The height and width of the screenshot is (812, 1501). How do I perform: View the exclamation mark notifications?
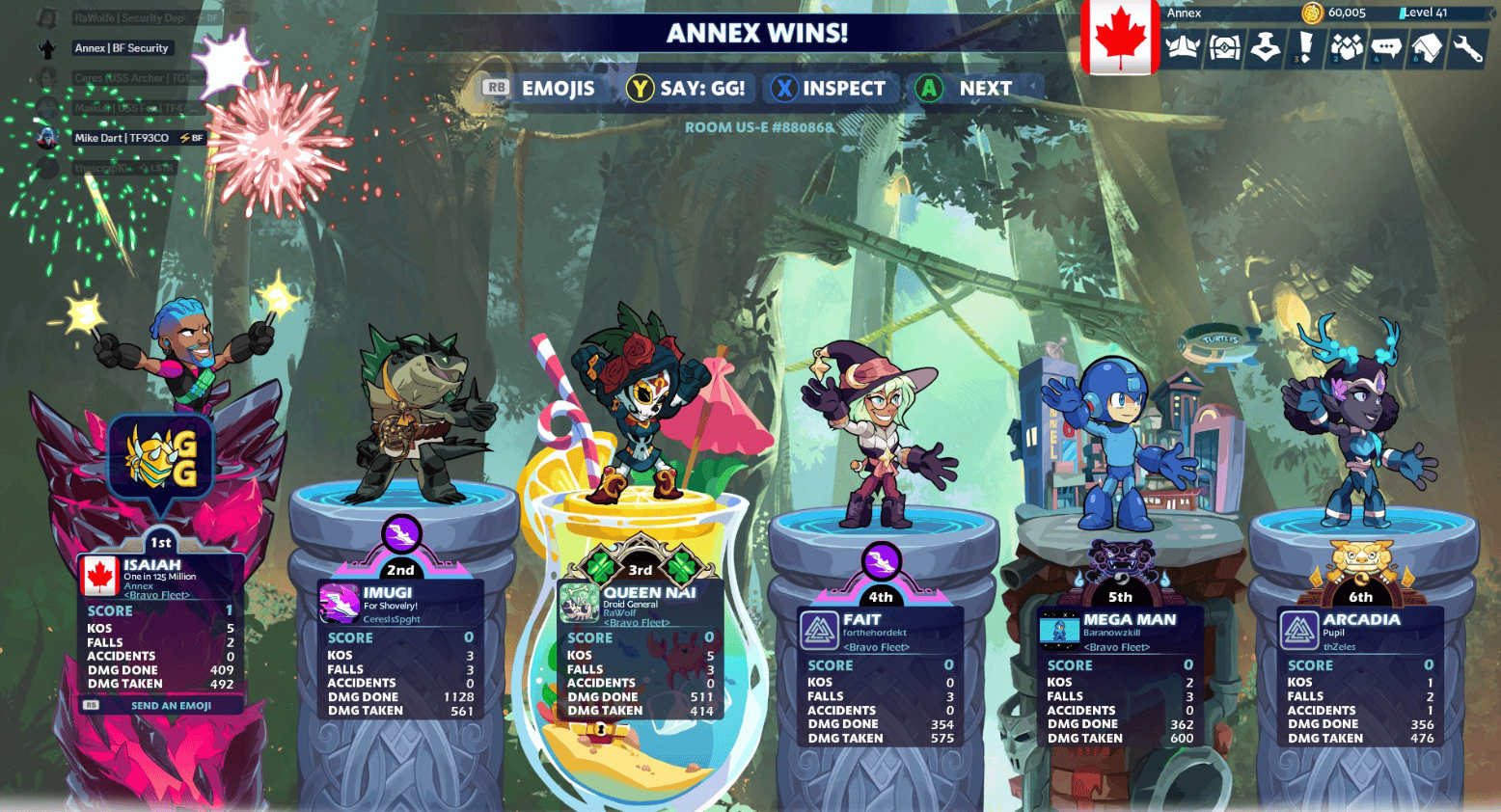pyautogui.click(x=1305, y=47)
